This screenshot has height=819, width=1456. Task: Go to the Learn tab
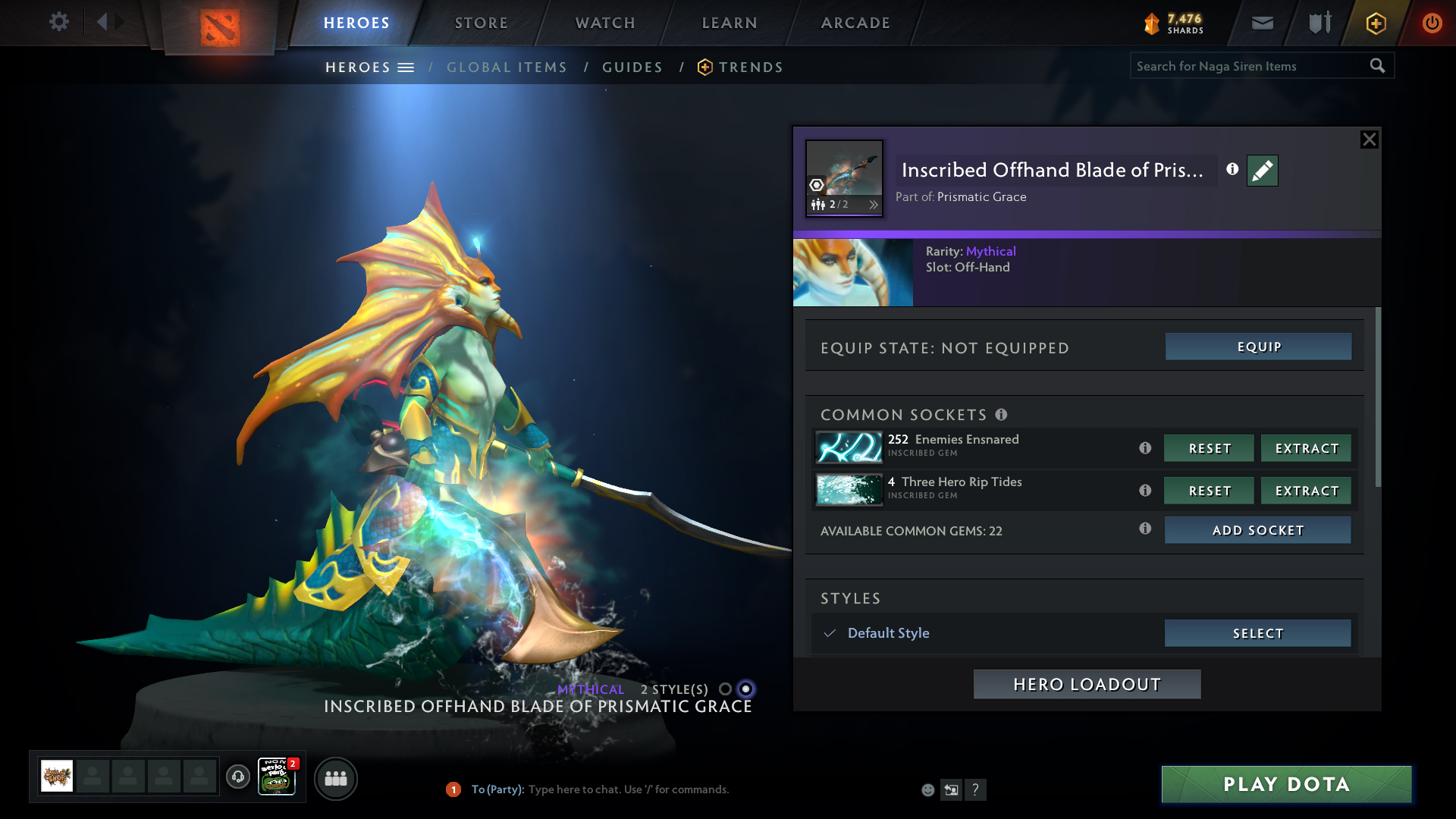click(730, 23)
